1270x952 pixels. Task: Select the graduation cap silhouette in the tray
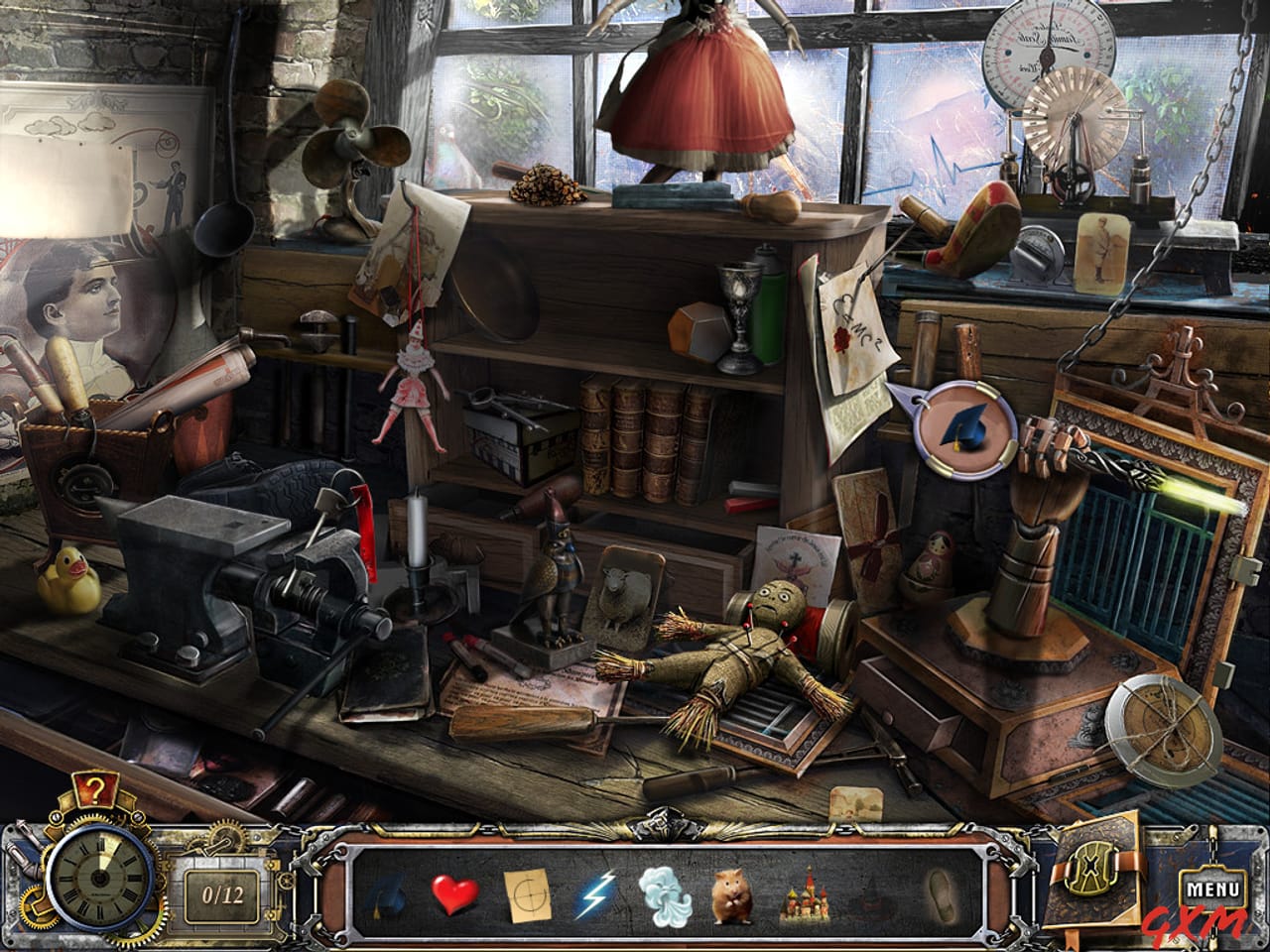(387, 897)
